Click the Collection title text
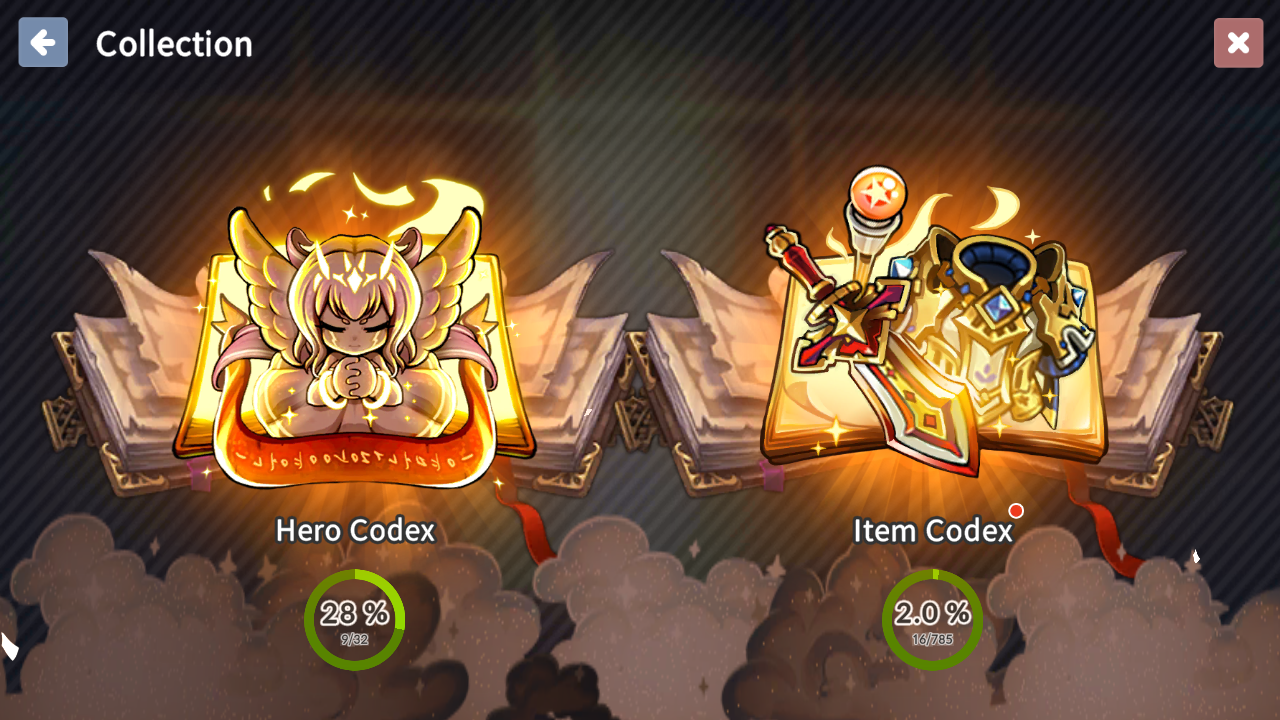The height and width of the screenshot is (720, 1280). point(173,43)
